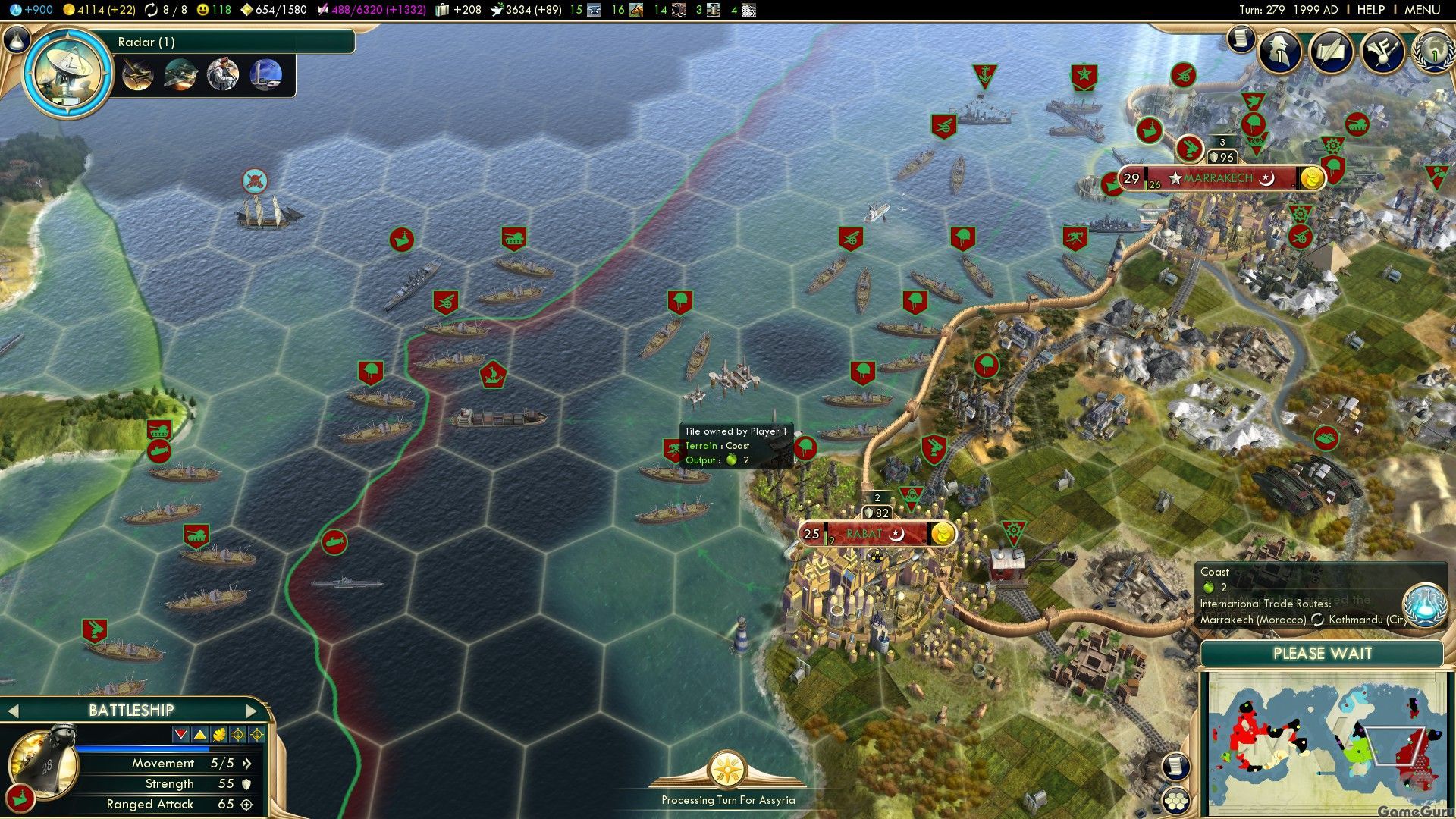This screenshot has height=819, width=1456.
Task: Open the Rabat city banner
Action: tap(872, 534)
